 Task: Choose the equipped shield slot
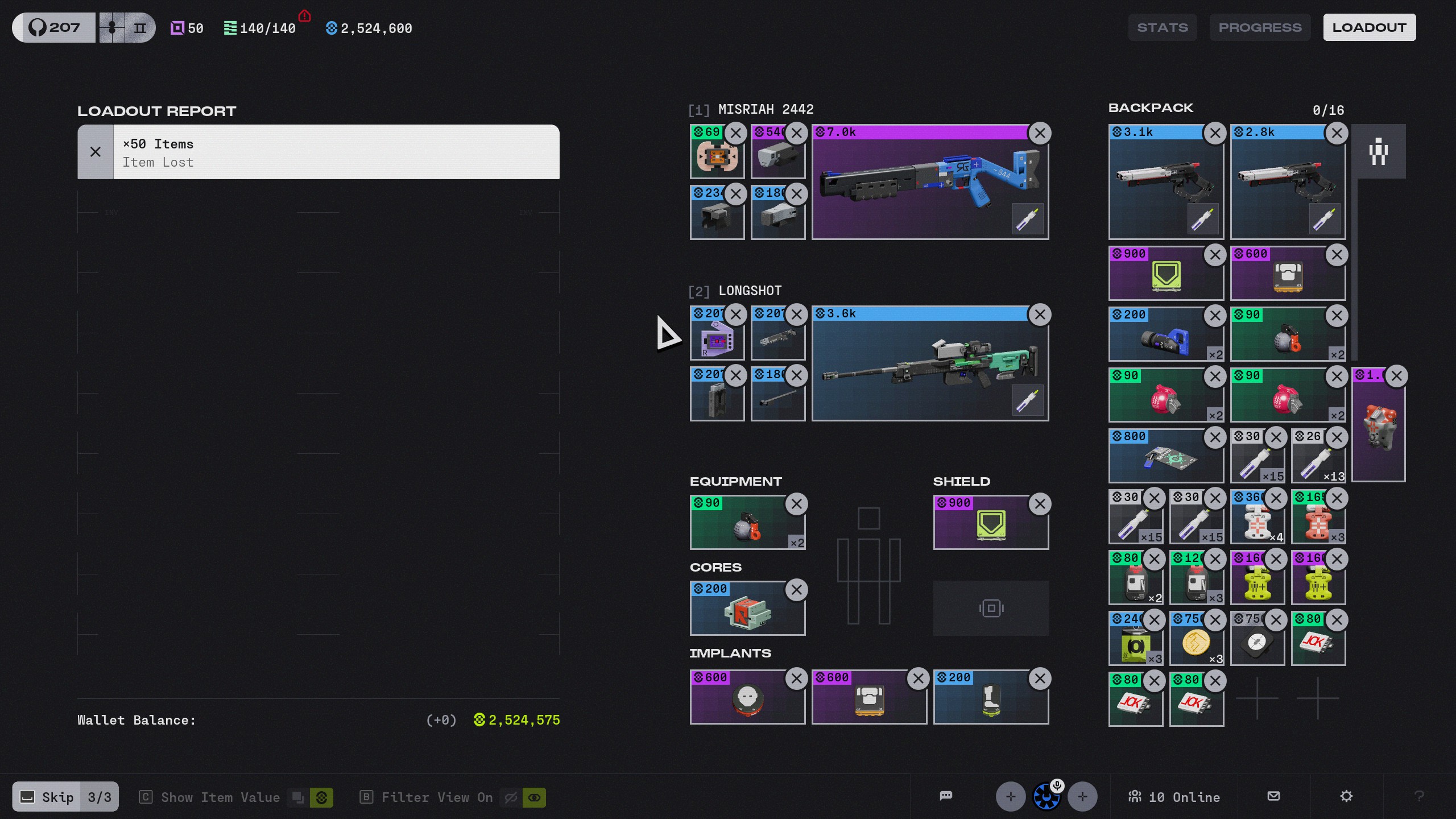pyautogui.click(x=984, y=526)
